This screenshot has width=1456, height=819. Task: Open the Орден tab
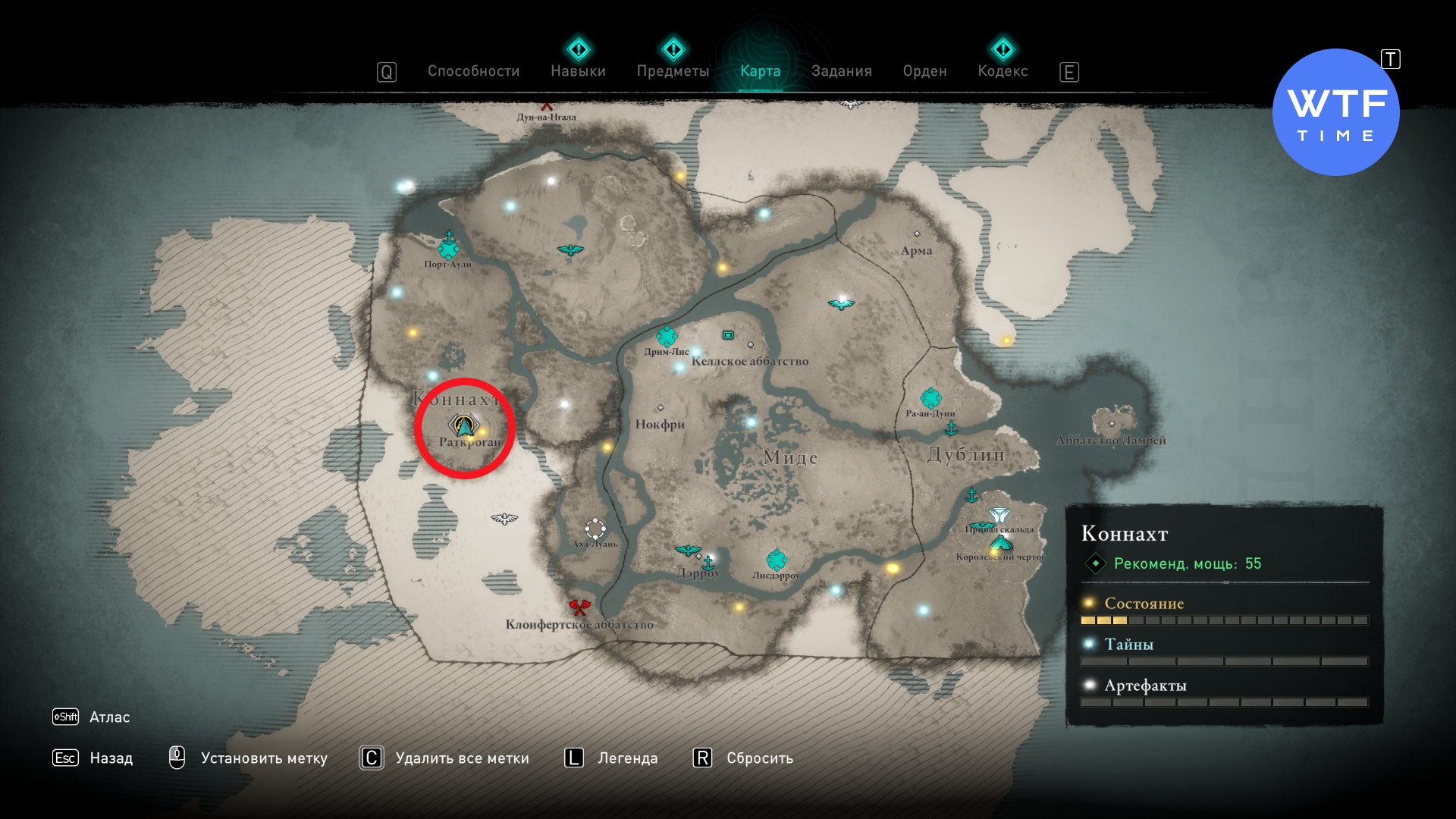tap(924, 71)
